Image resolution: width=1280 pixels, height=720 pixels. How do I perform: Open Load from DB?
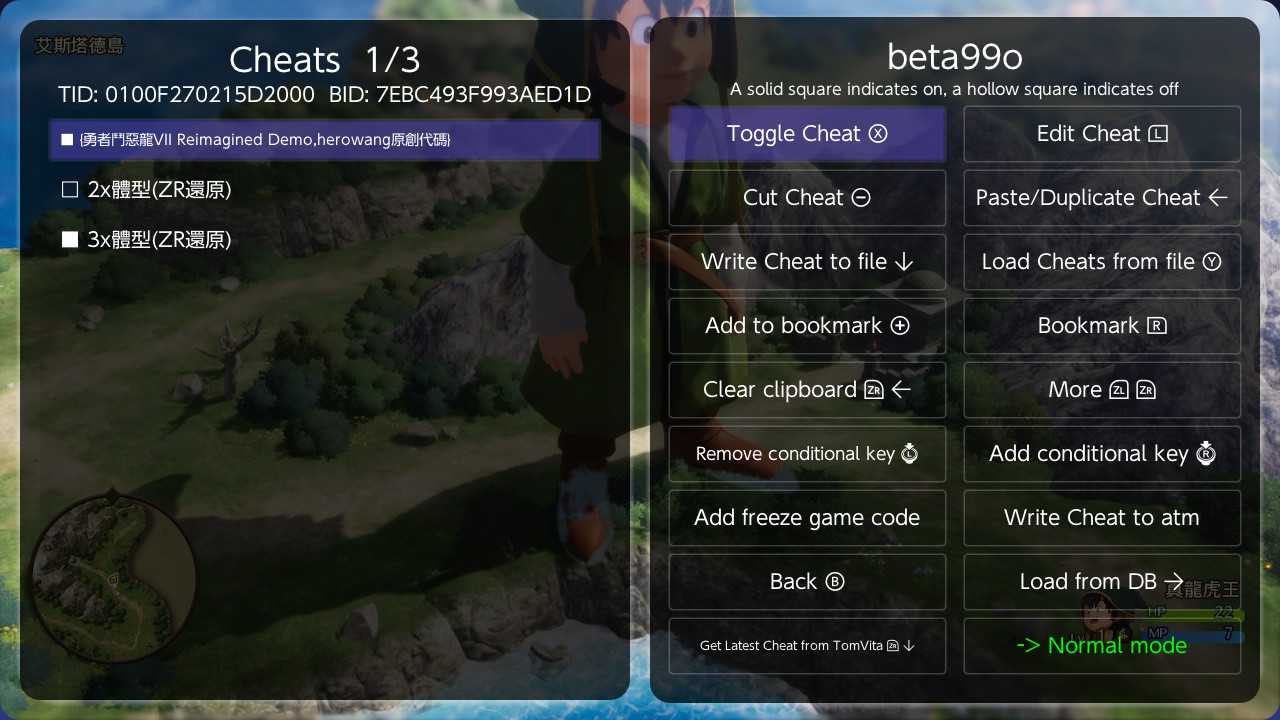click(1101, 582)
